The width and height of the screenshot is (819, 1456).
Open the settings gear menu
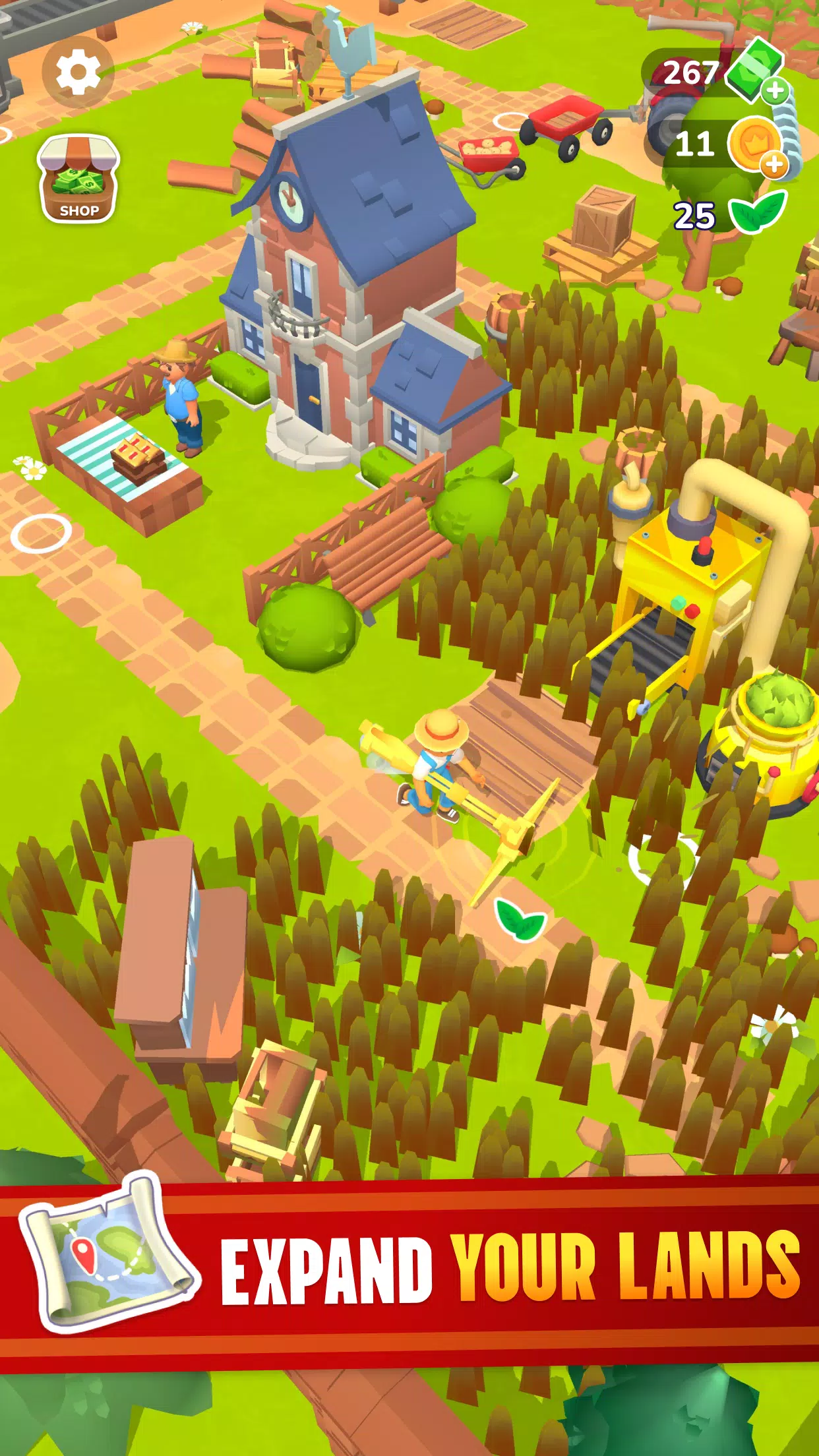point(78,72)
